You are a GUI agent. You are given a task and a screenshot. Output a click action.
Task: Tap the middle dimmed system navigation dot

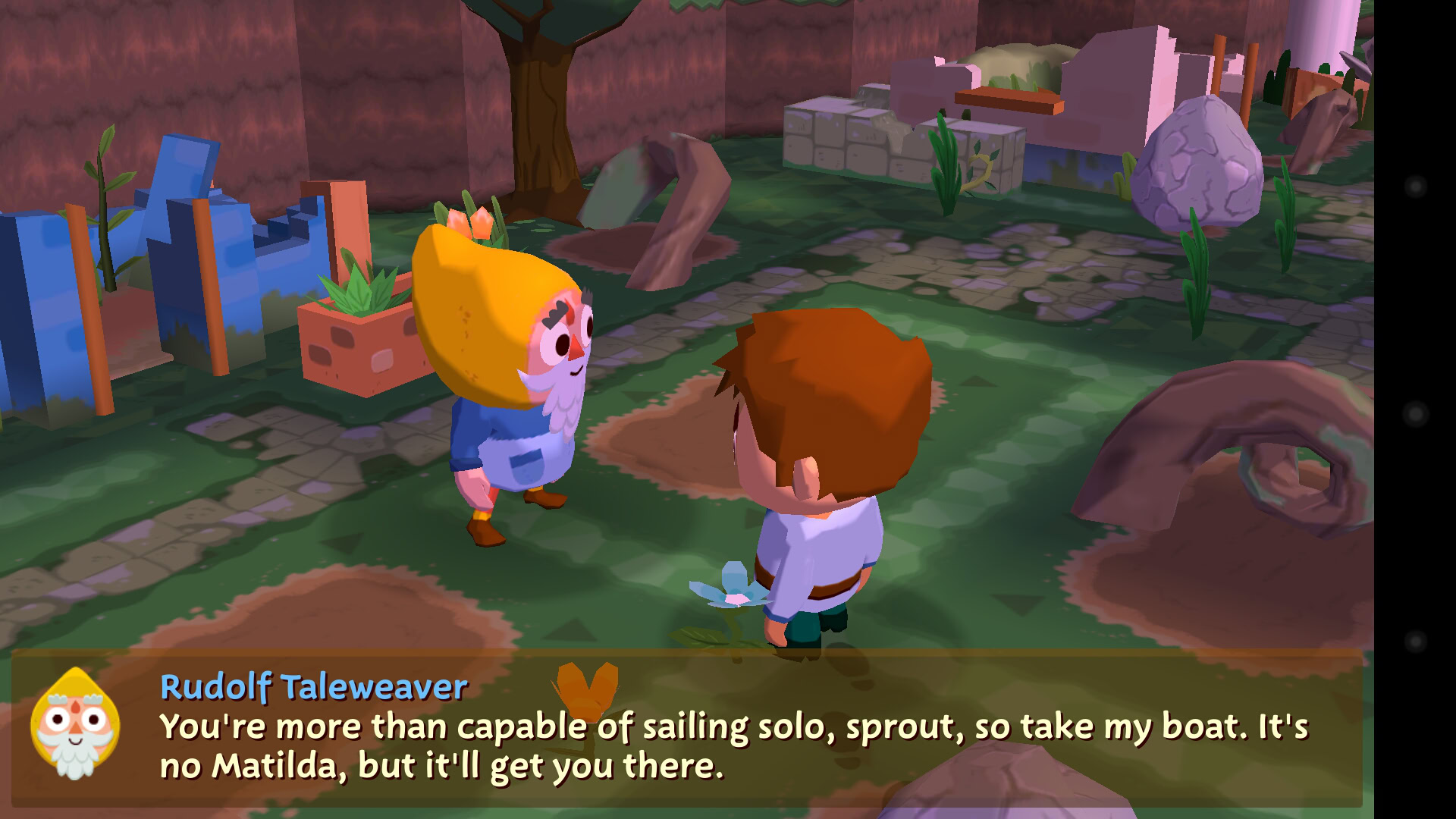[1415, 414]
